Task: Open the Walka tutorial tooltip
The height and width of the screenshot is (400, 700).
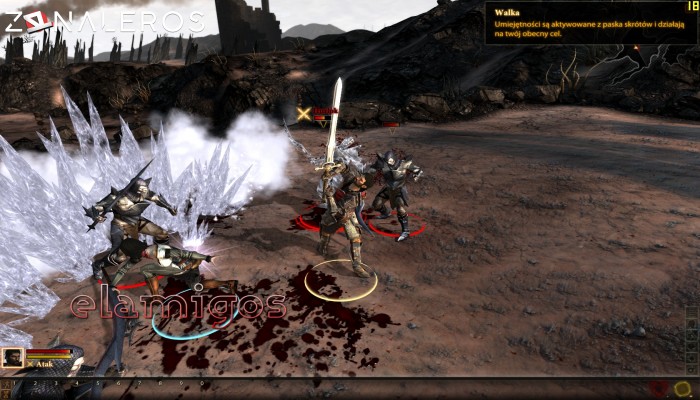Action: (589, 22)
